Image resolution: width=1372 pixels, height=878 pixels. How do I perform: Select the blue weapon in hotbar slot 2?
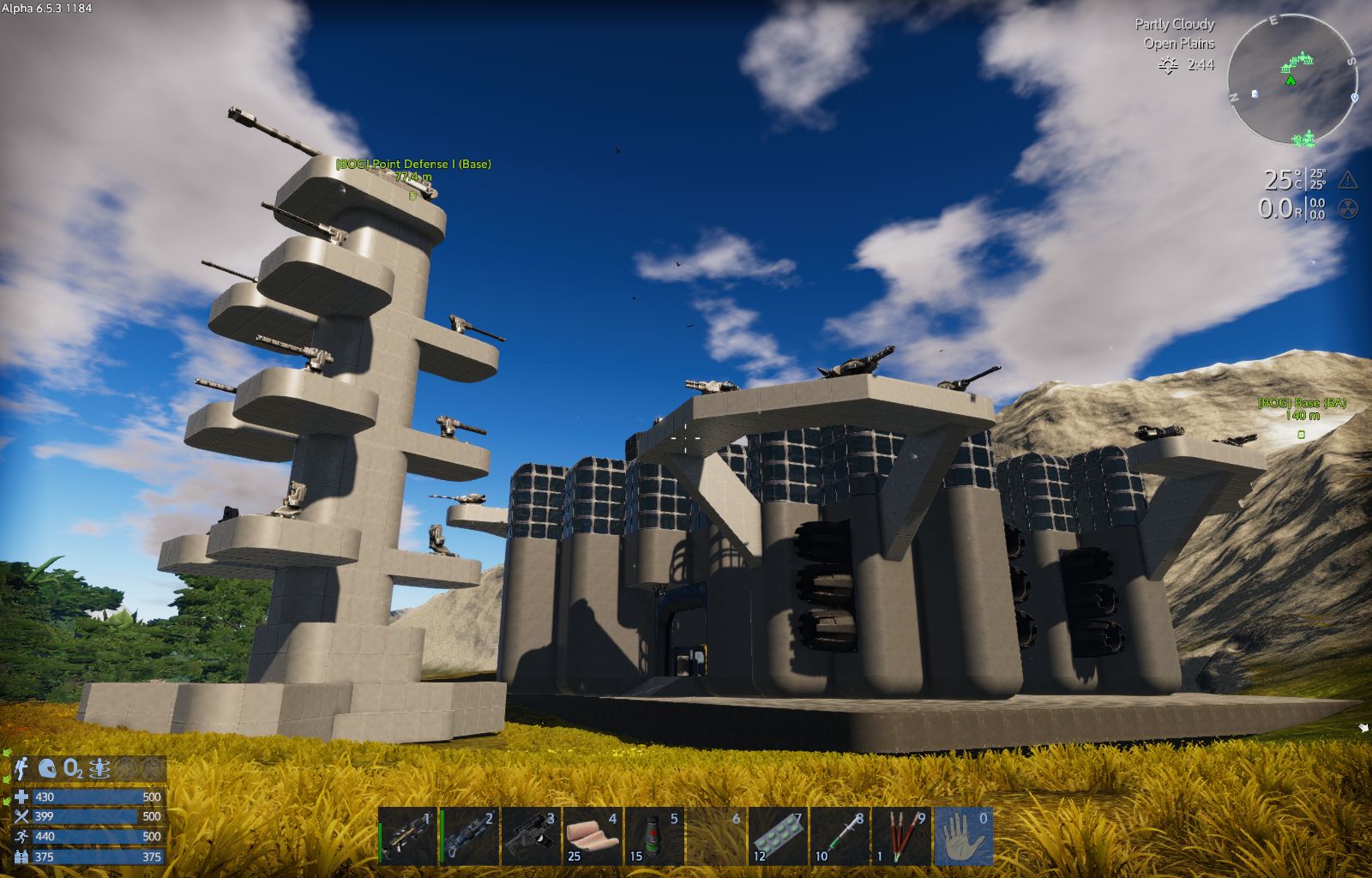(x=471, y=836)
